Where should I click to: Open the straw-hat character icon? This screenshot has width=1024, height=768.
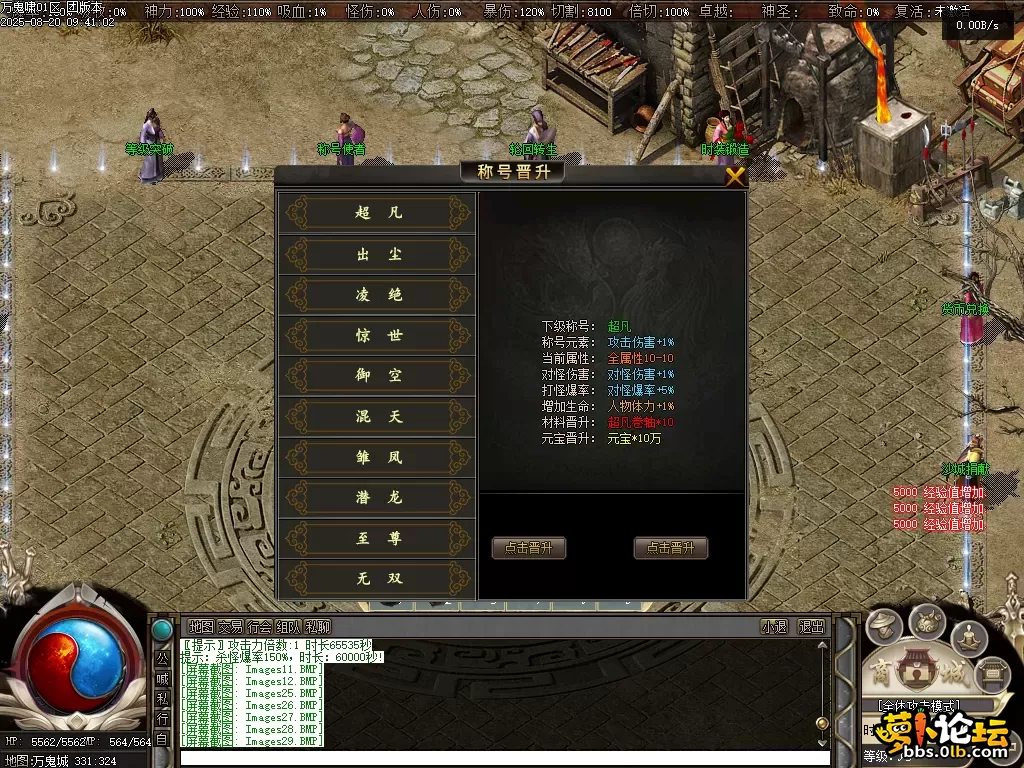[x=883, y=627]
